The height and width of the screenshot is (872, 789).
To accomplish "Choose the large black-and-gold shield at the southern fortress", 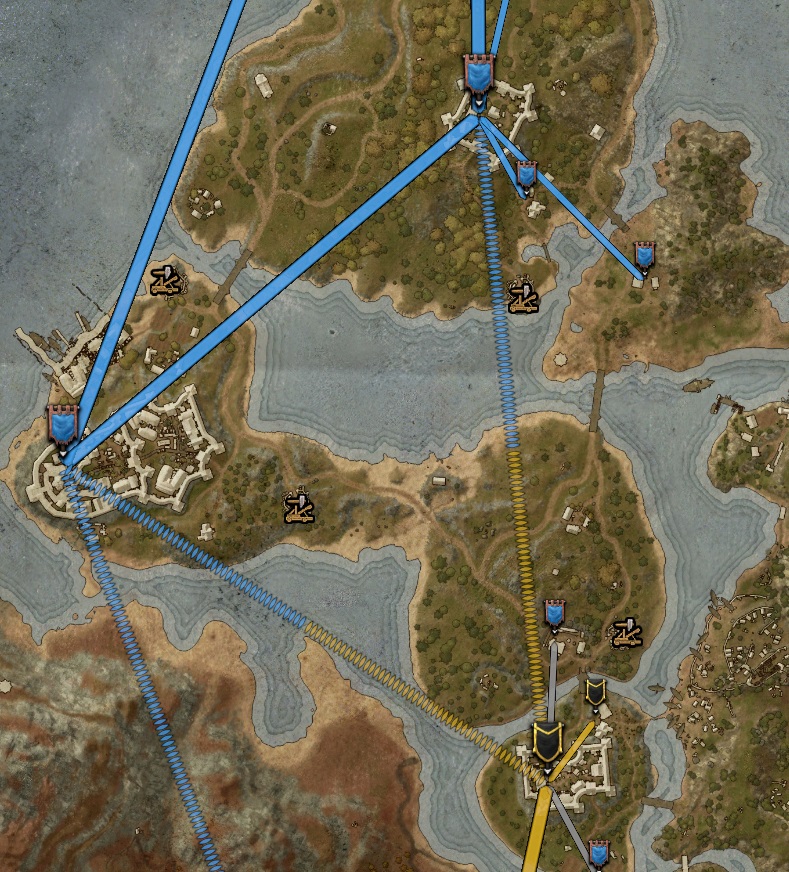I will 546,742.
